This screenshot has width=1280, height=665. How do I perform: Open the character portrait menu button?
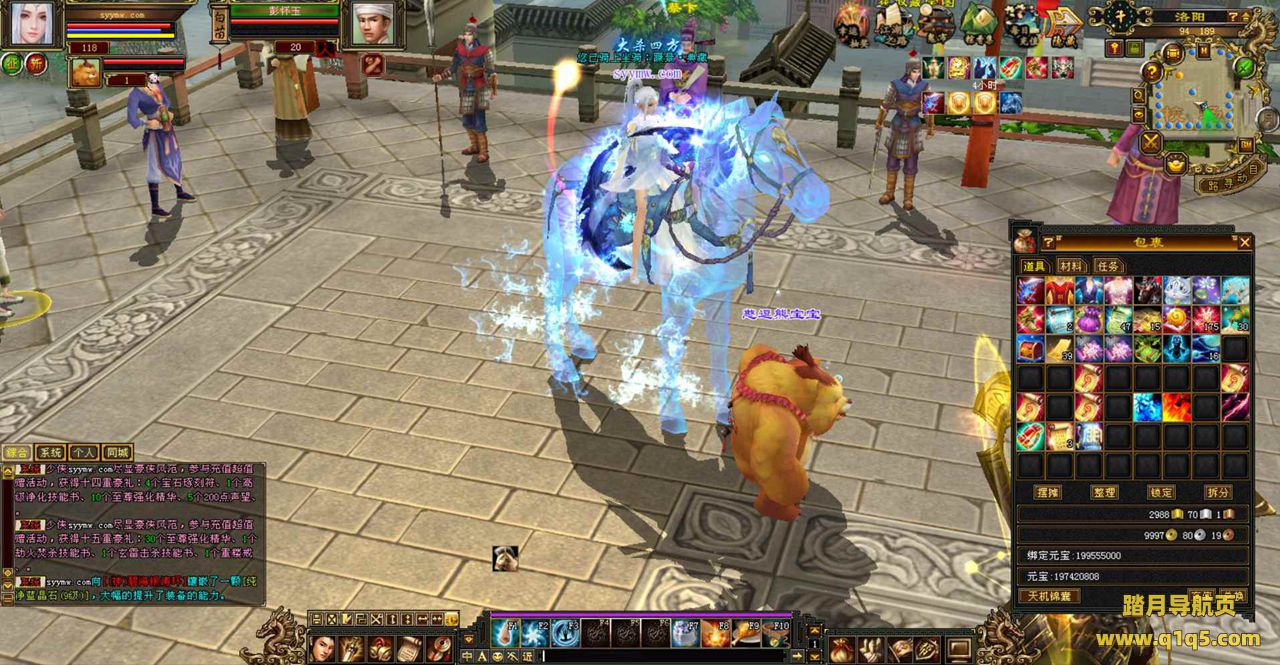[30, 24]
